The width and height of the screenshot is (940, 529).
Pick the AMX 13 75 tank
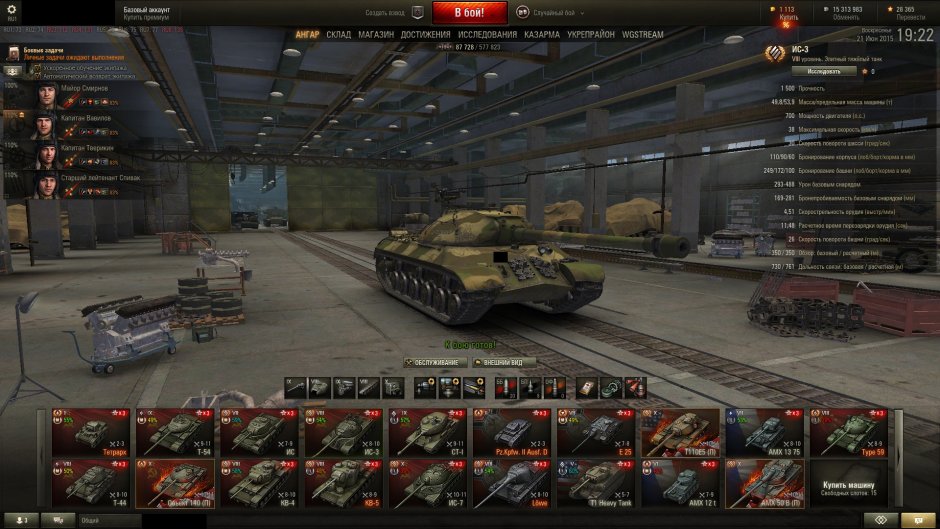click(x=764, y=431)
